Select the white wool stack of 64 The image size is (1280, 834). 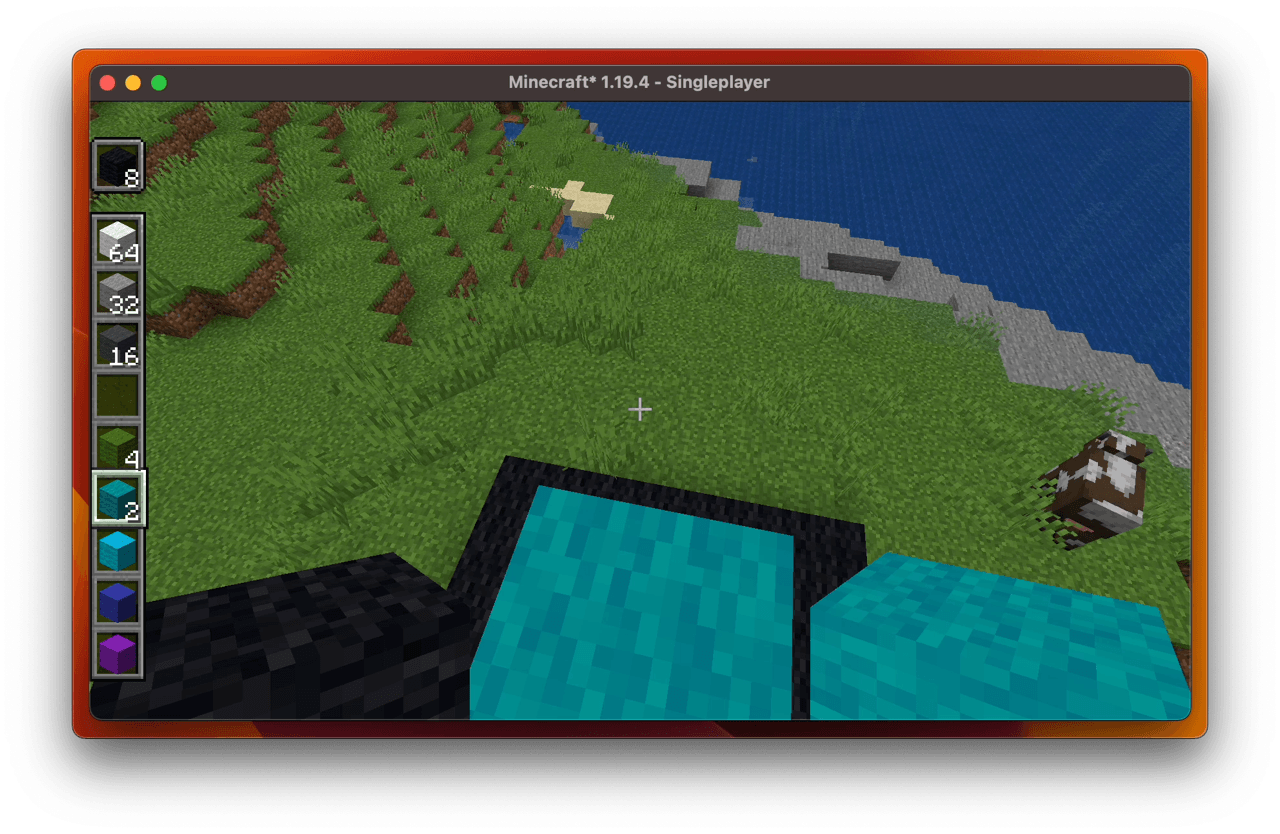click(118, 240)
